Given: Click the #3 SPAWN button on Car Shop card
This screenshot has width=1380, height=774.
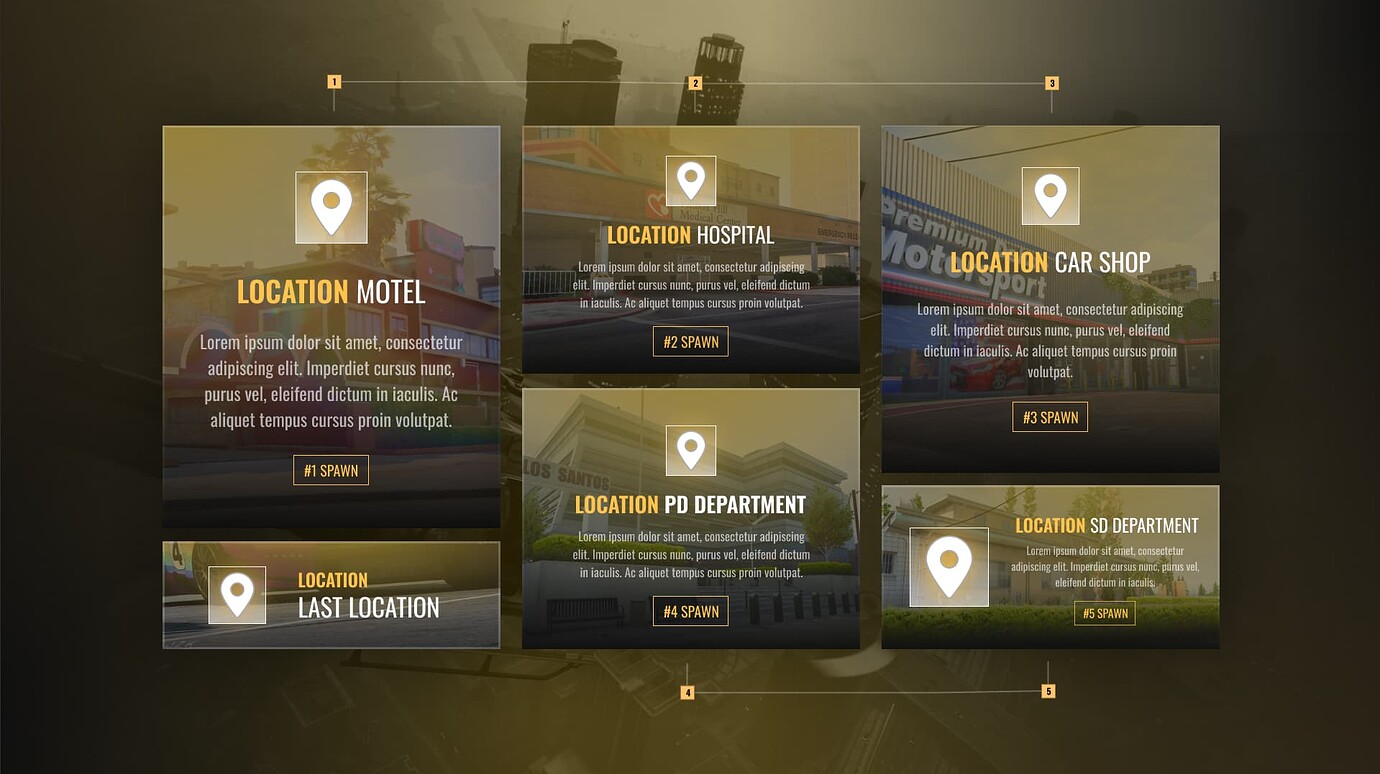Looking at the screenshot, I should 1050,417.
